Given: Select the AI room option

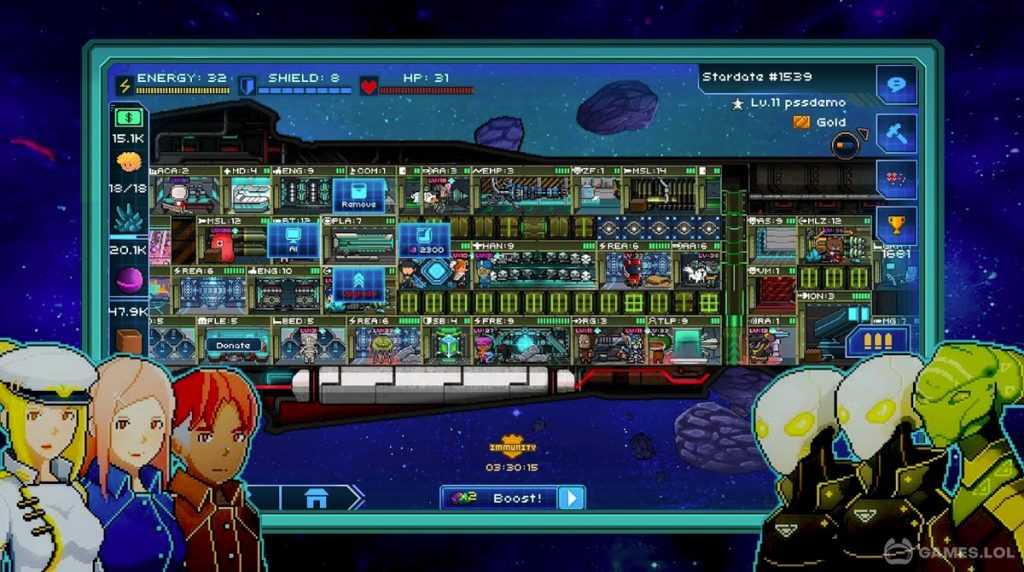Looking at the screenshot, I should [x=294, y=240].
